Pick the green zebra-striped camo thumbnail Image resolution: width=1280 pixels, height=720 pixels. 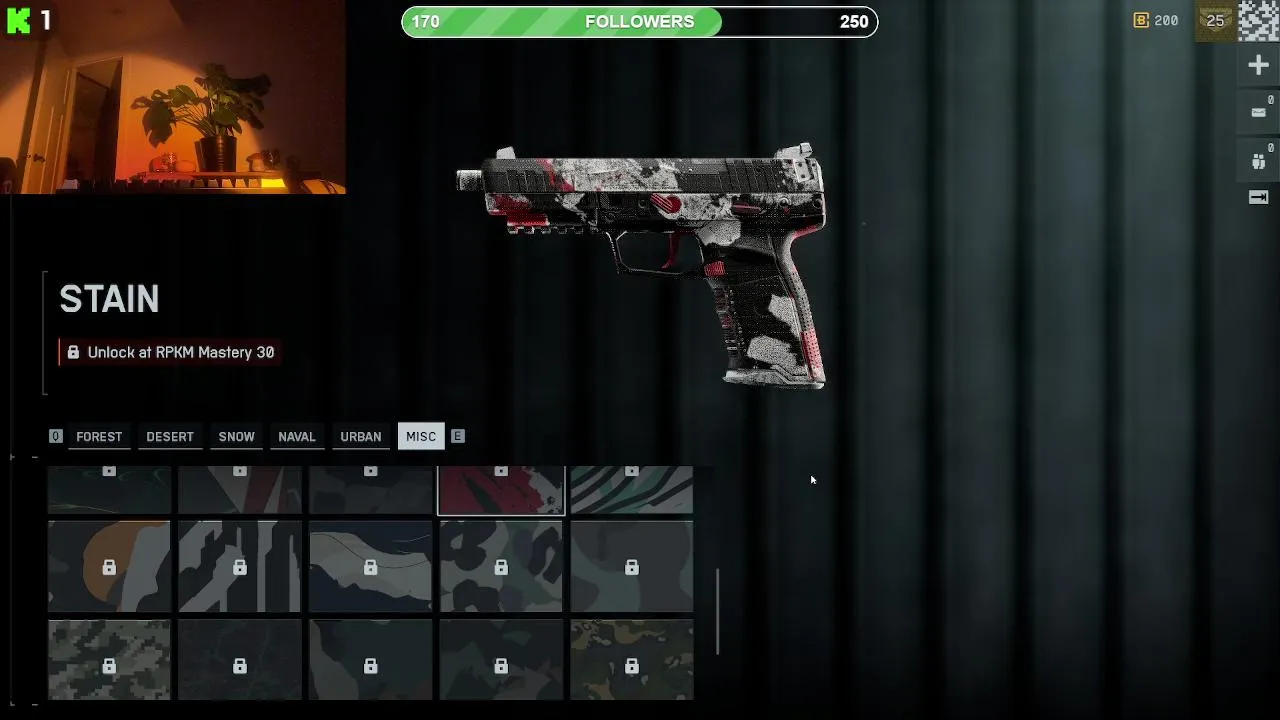tap(632, 490)
